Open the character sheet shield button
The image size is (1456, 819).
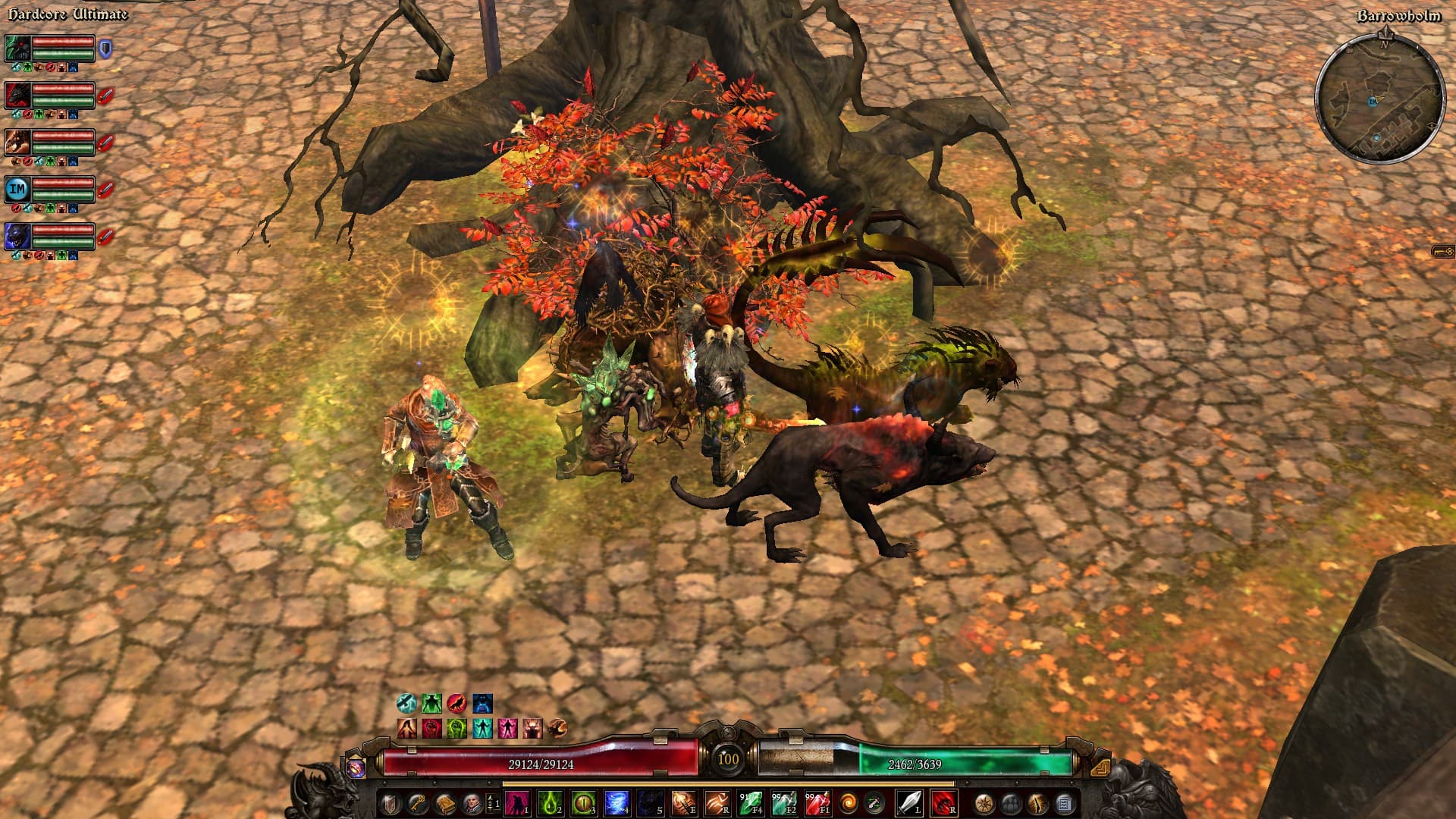point(391,802)
